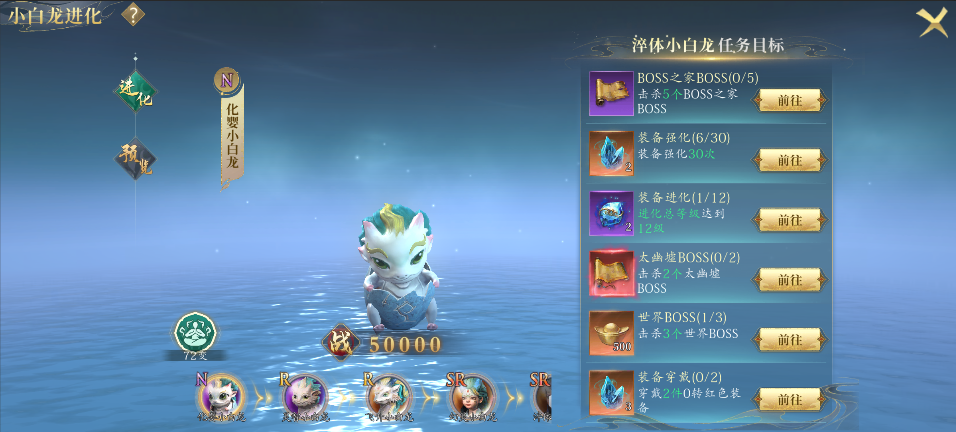Select the red flag reward of 太幽墟BOSS
Screen dimensions: 956x432
coord(611,274)
